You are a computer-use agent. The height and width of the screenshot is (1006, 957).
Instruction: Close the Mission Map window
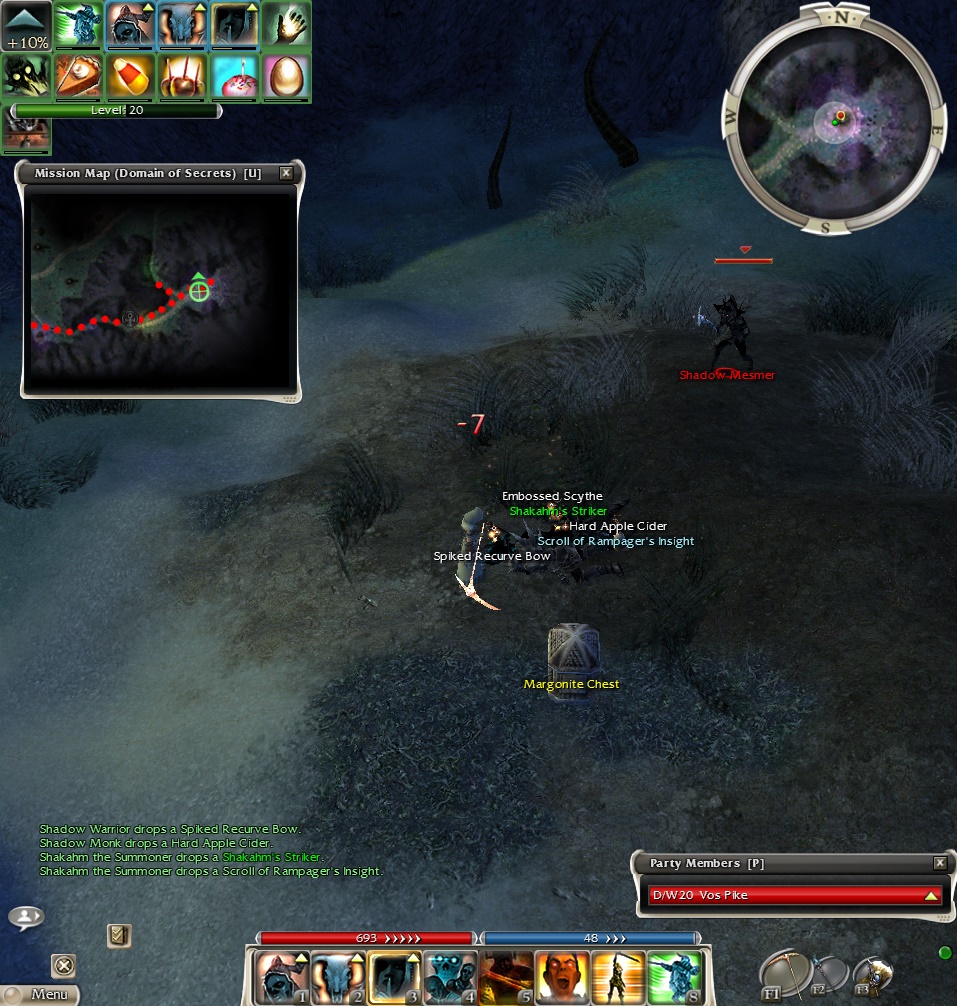(x=286, y=173)
